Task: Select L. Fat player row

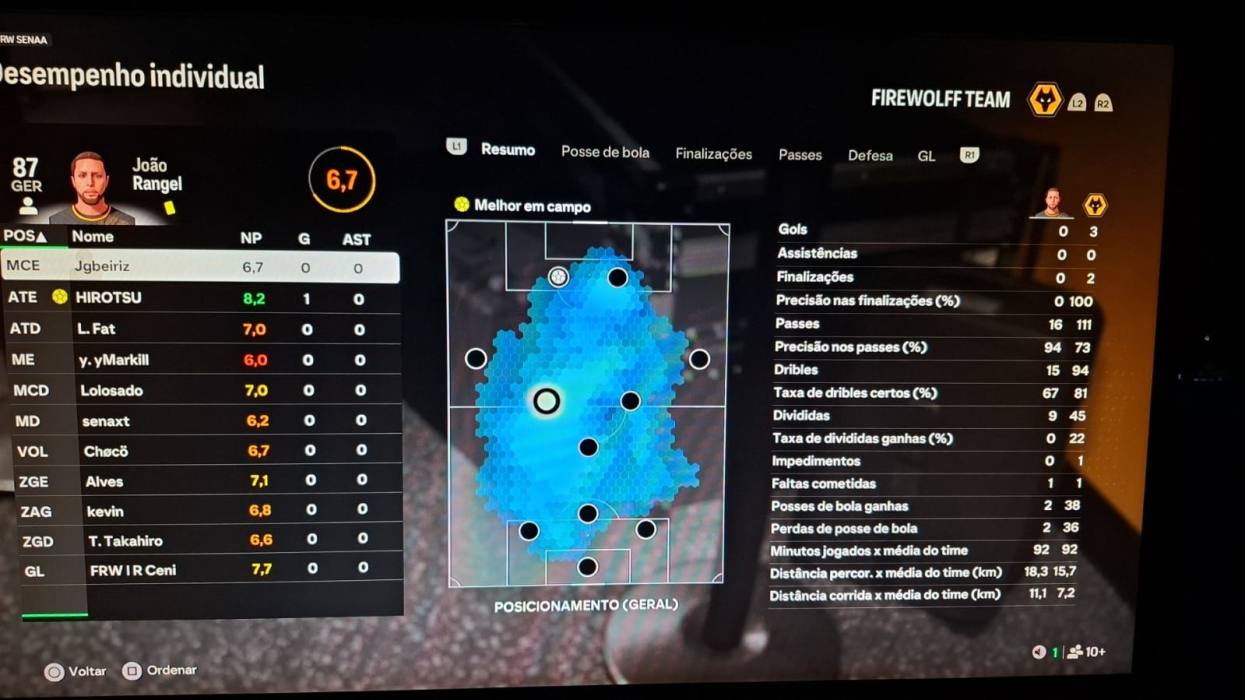Action: click(x=200, y=328)
